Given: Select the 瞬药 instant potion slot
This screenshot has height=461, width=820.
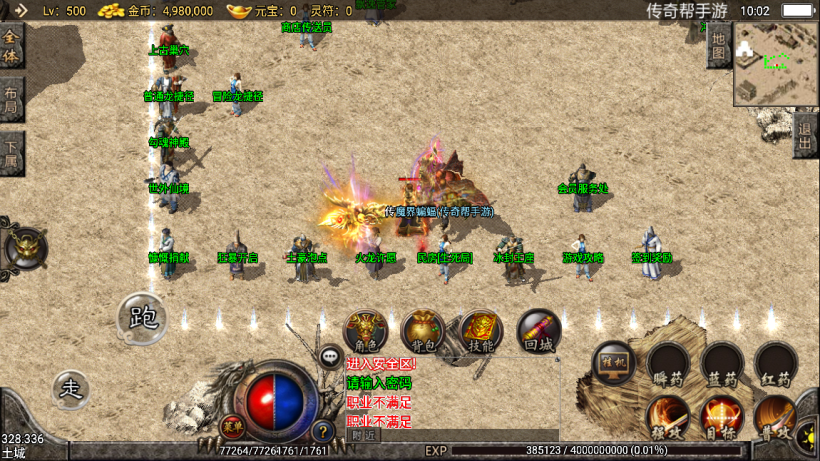Looking at the screenshot, I should click(667, 364).
